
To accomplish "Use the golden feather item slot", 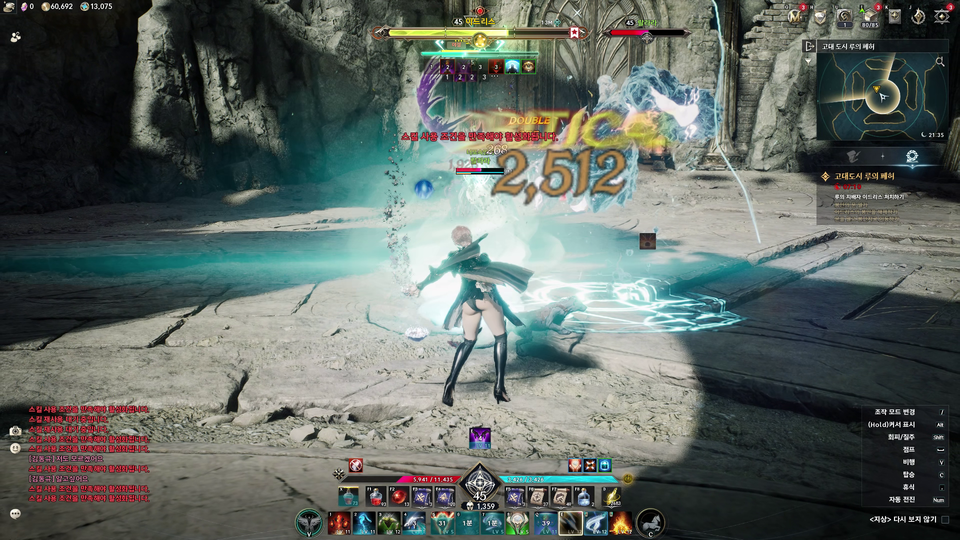I will tap(612, 497).
